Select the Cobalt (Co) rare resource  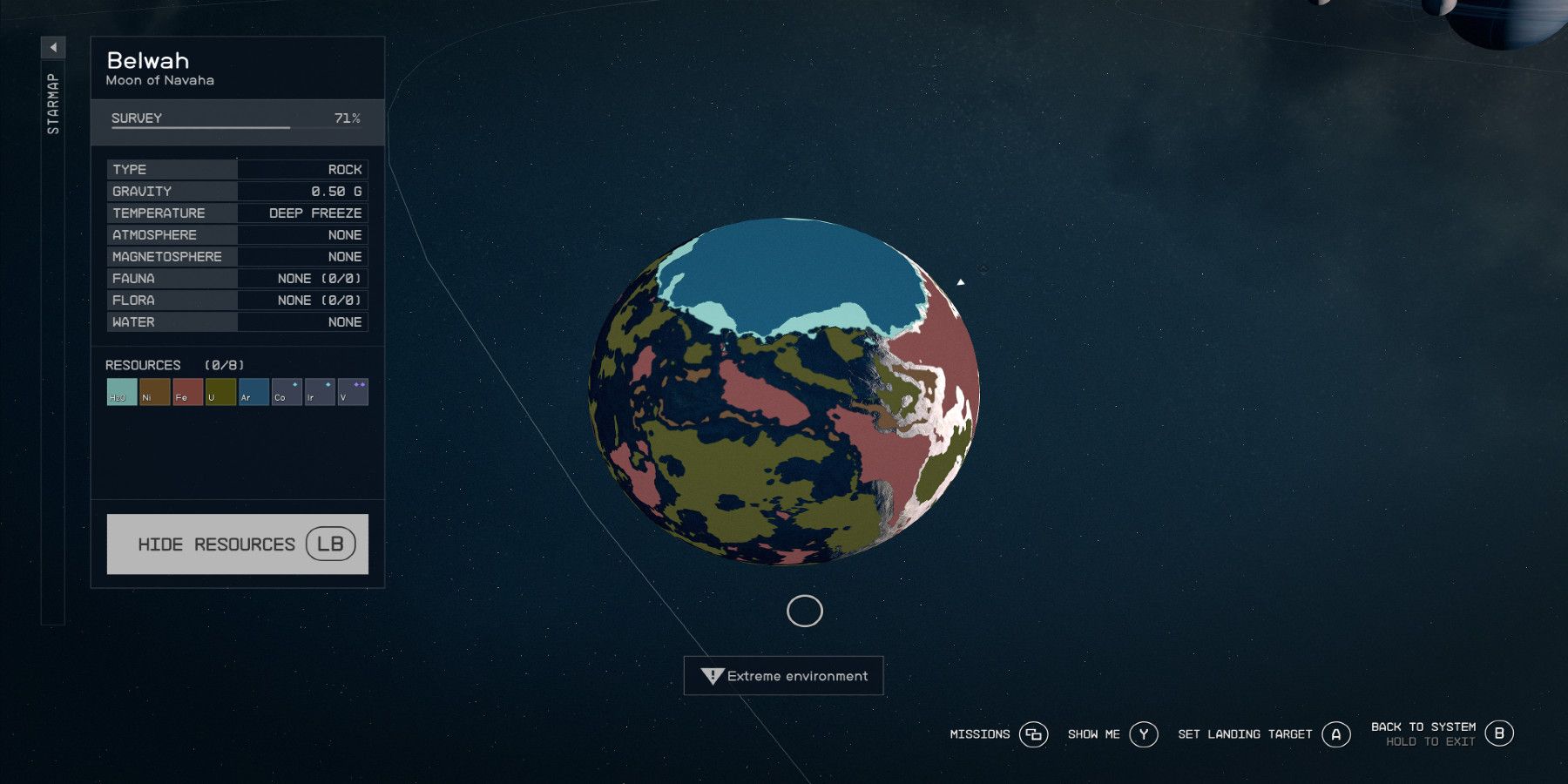point(286,392)
